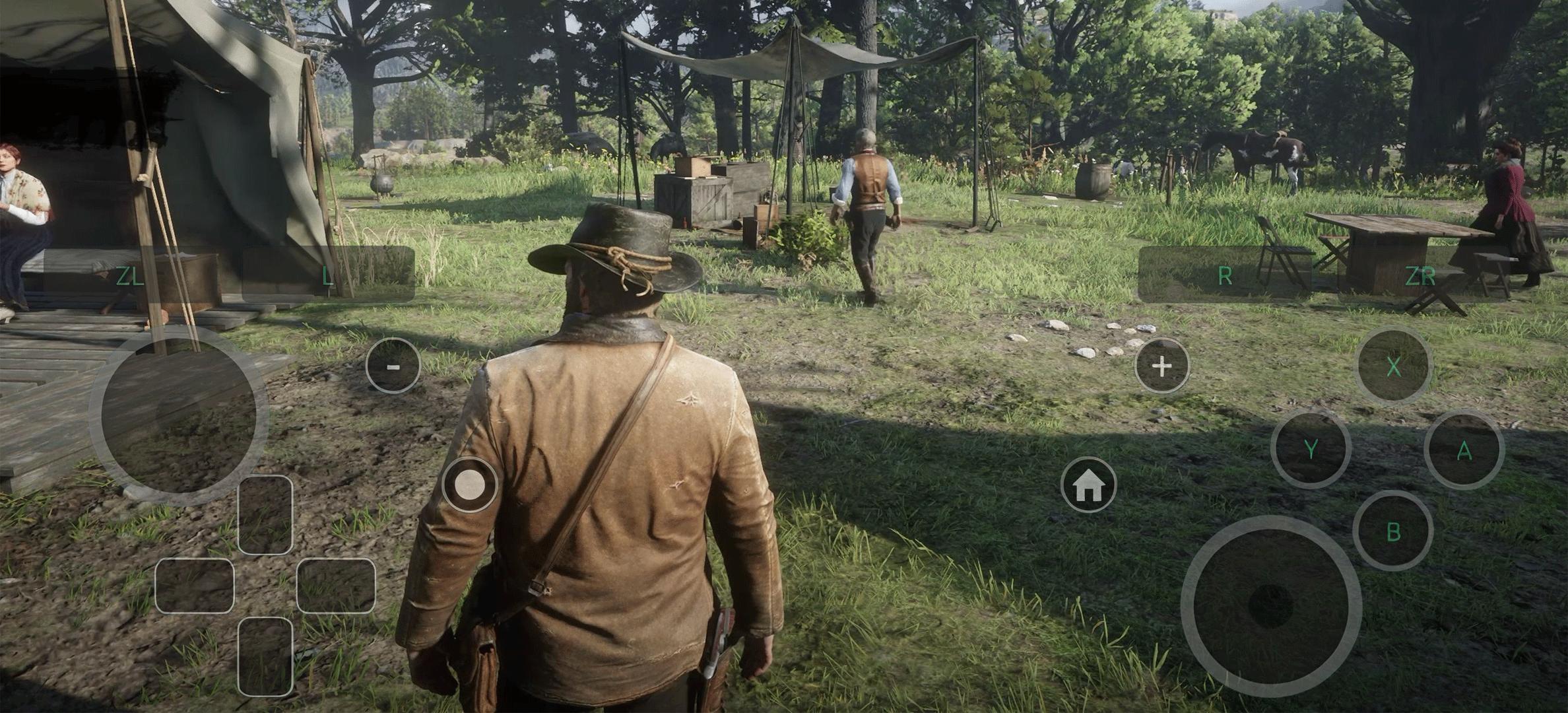Tap the minus button
Screen dimensions: 1568x713
pos(393,366)
